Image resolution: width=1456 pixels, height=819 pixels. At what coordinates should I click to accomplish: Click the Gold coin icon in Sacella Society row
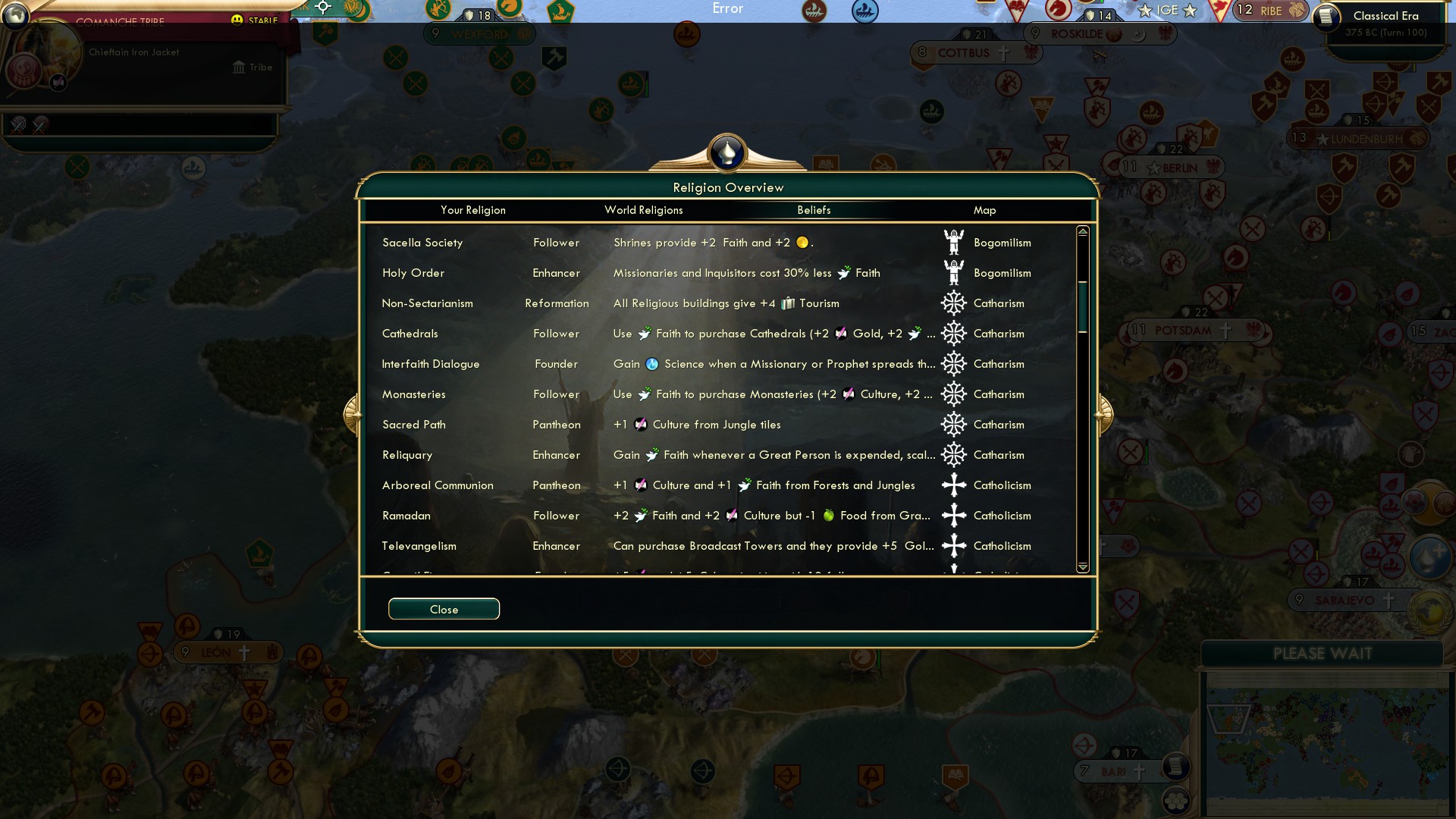pyautogui.click(x=802, y=242)
